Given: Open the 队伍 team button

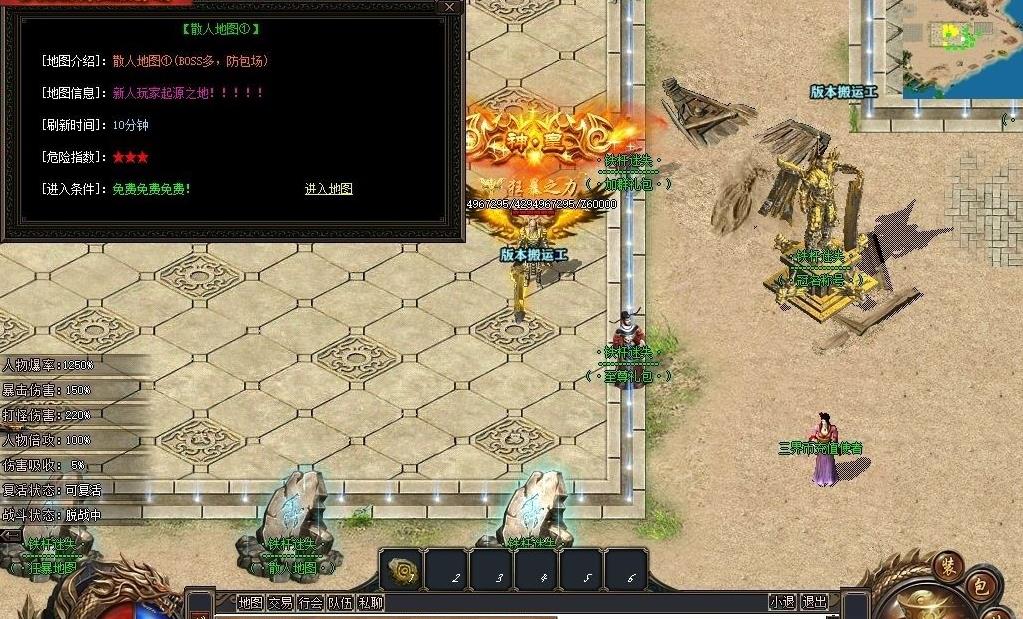Looking at the screenshot, I should click(x=341, y=602).
